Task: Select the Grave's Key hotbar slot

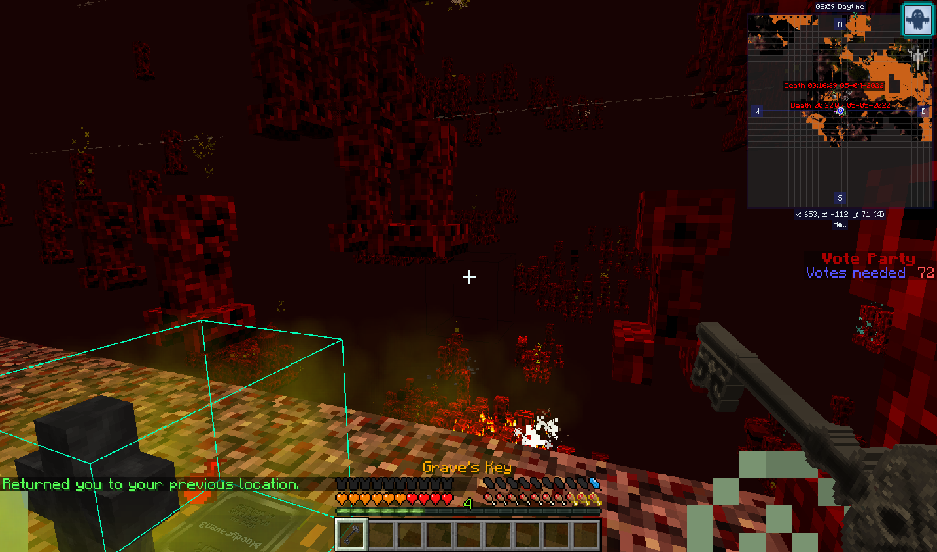Action: [351, 534]
